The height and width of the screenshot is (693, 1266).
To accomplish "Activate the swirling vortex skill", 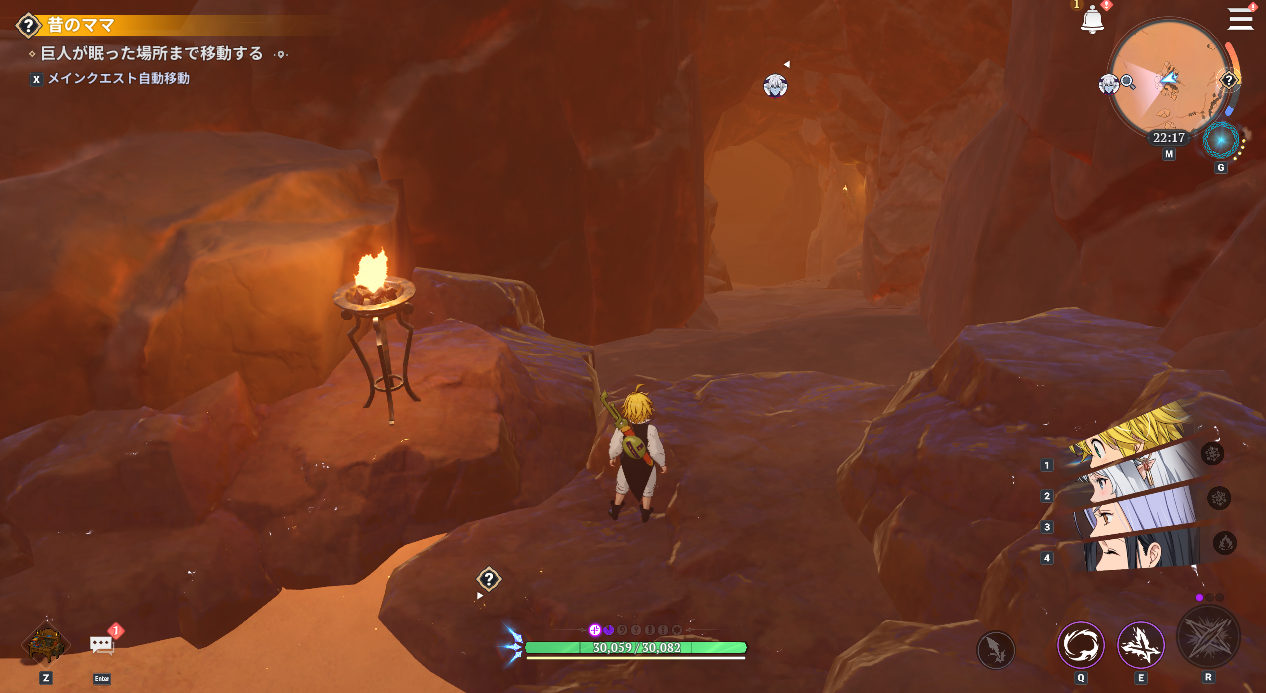I will [x=1081, y=645].
